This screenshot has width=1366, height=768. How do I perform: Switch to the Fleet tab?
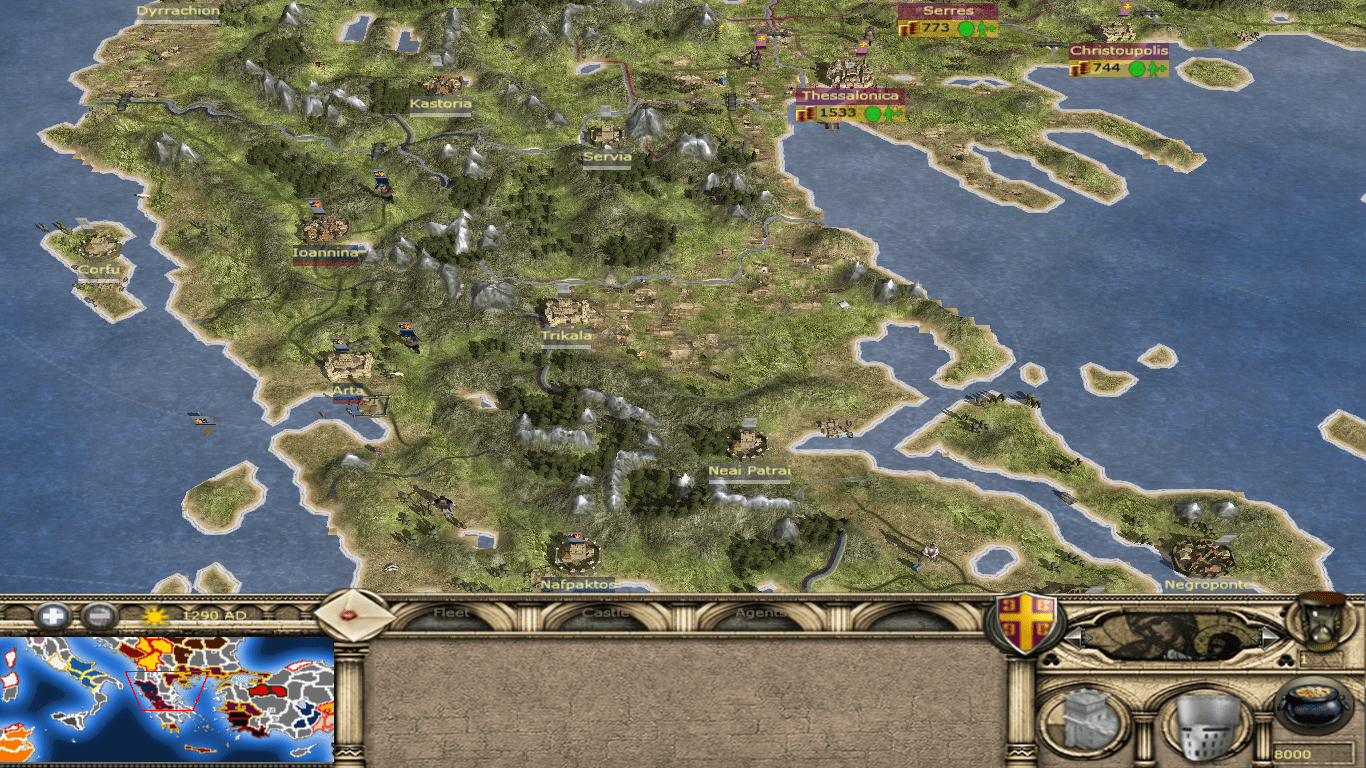pyautogui.click(x=452, y=614)
